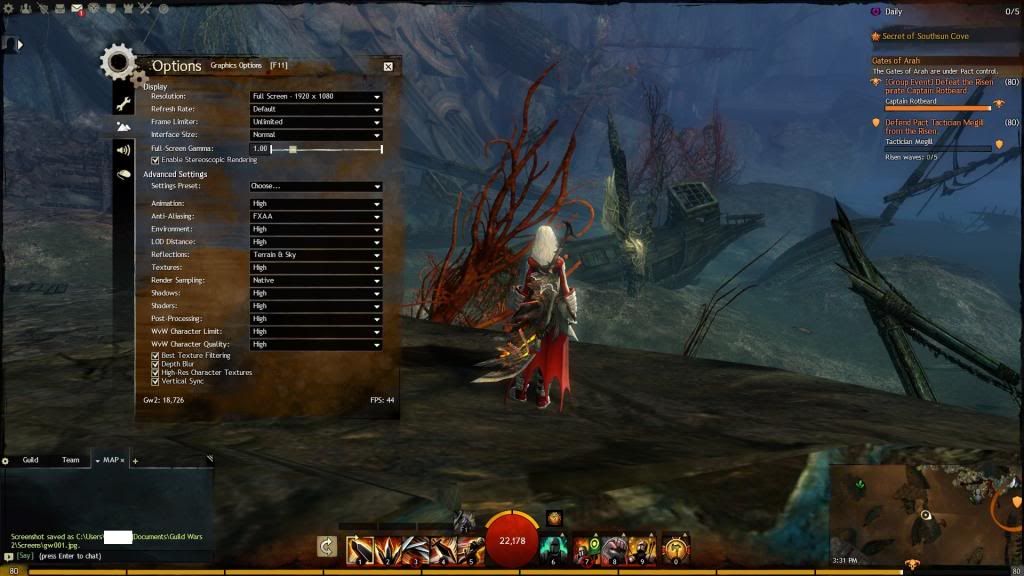The height and width of the screenshot is (576, 1024).
Task: Choose a Settings Preset from the dropdown
Action: coord(316,186)
